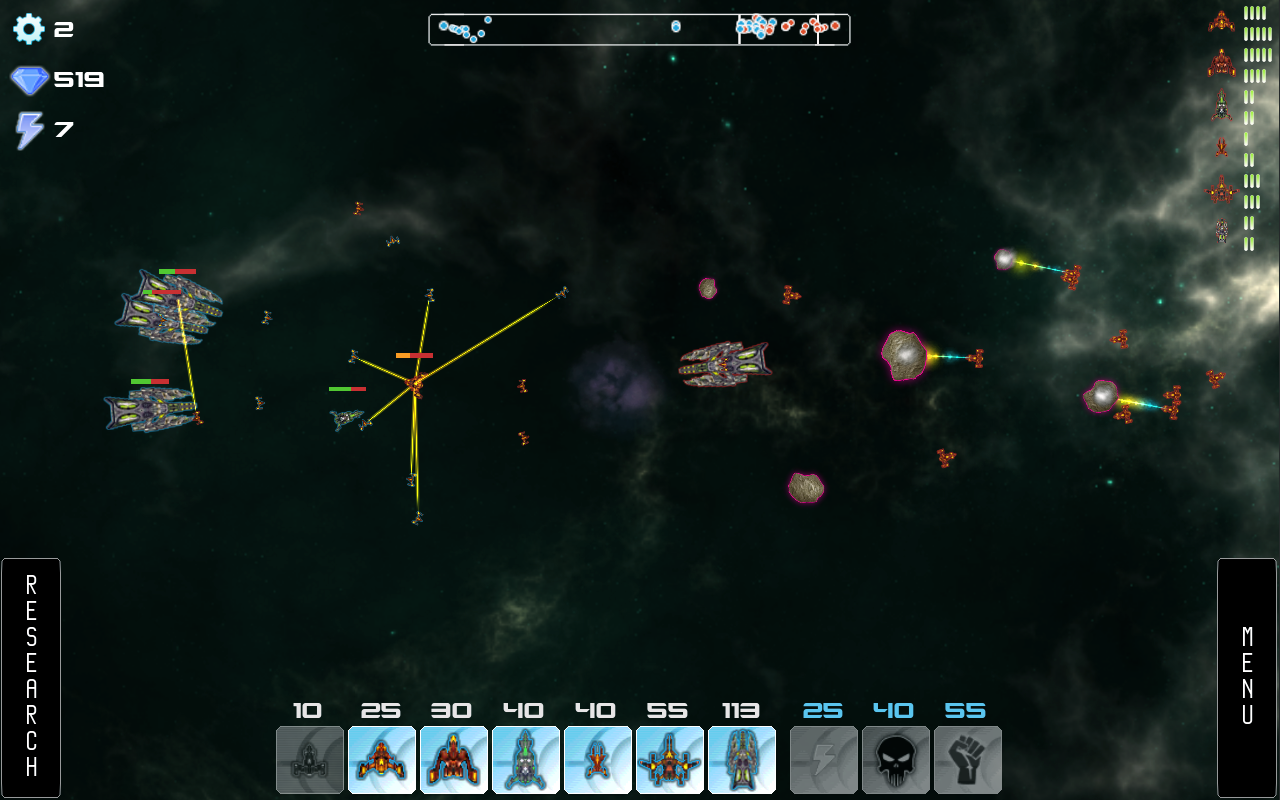
Task: Build the large capital ship costing 113
Action: click(742, 760)
